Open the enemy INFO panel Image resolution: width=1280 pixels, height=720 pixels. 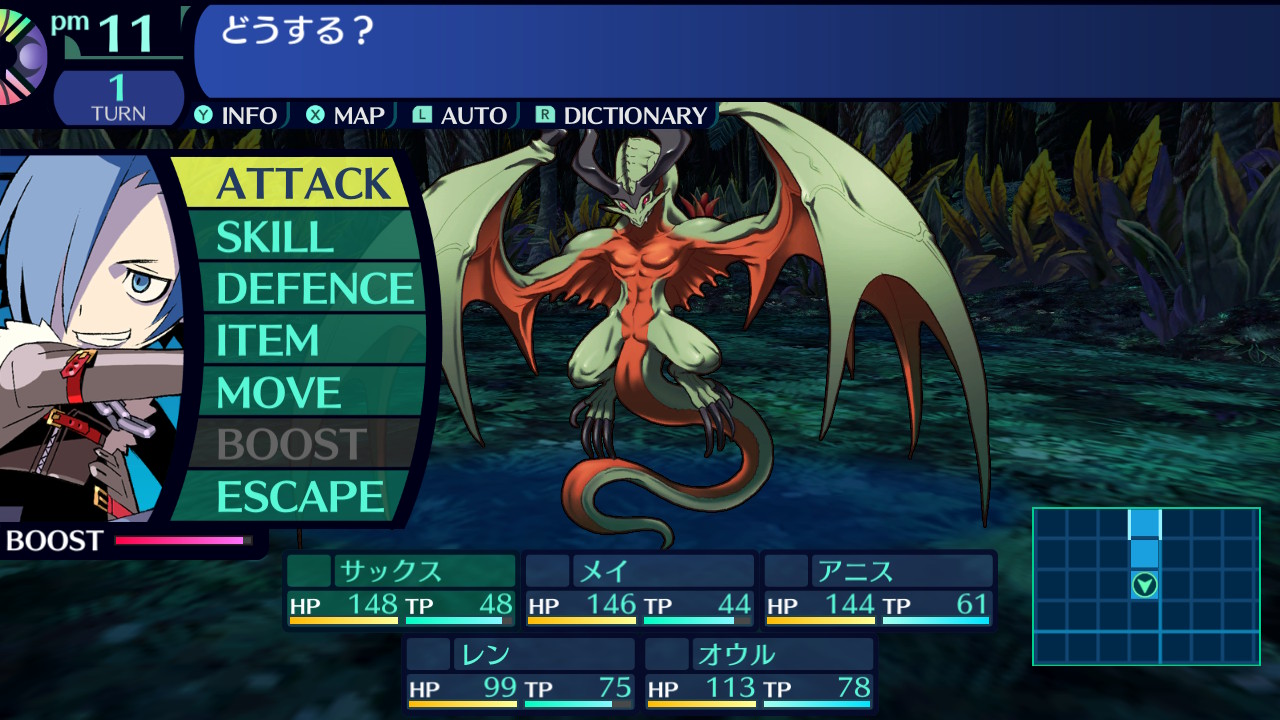237,116
